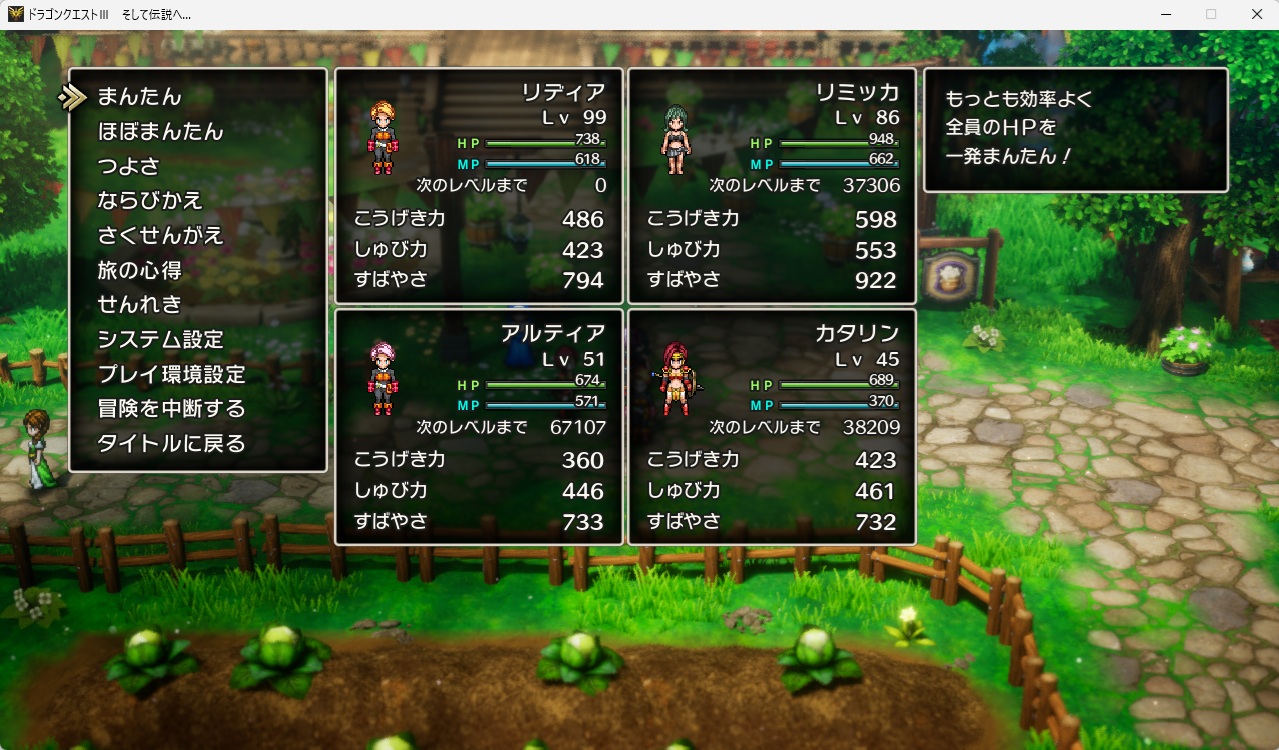Viewport: 1279px width, 750px height.
Task: View the せんれき battle record
Action: tap(139, 305)
